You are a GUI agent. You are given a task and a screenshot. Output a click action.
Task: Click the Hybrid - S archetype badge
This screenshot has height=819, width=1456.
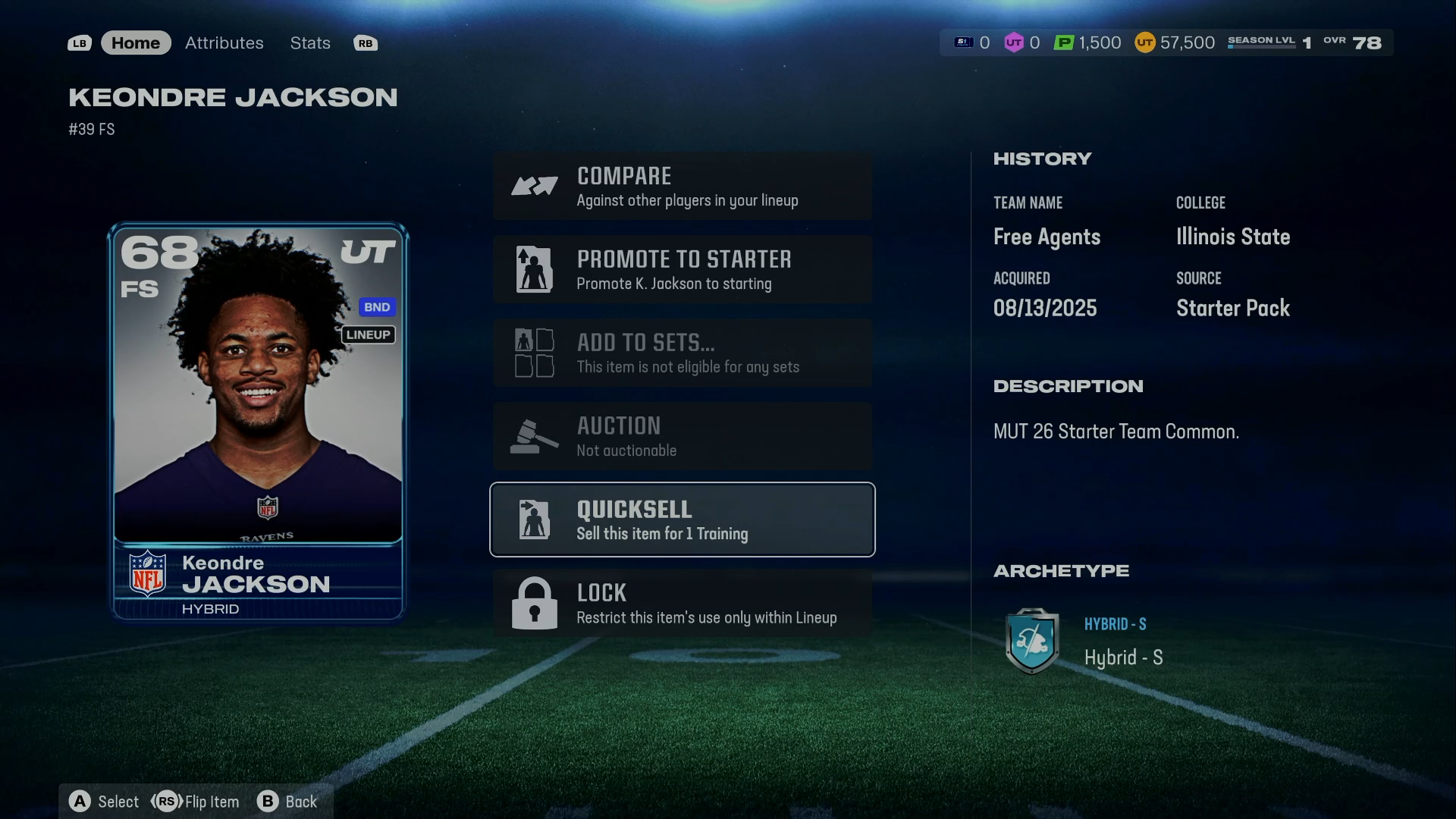coord(1031,642)
